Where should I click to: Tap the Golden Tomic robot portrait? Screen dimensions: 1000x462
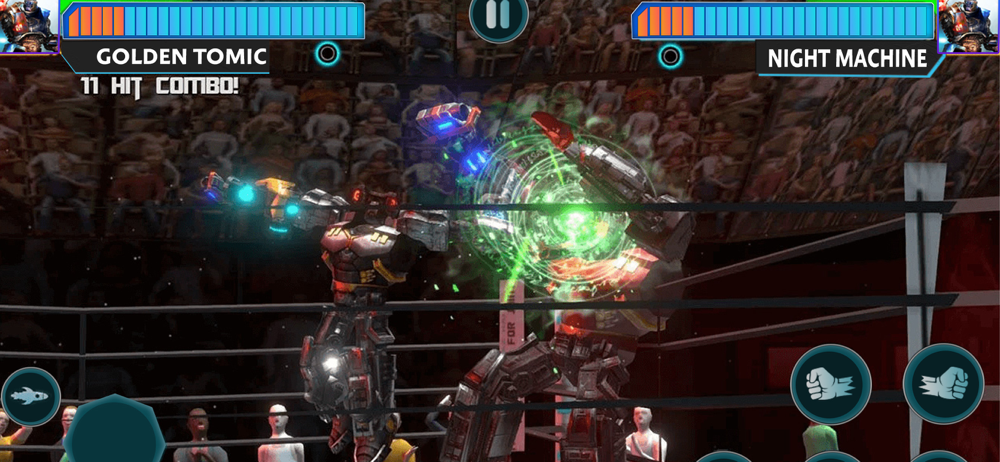pos(28,26)
